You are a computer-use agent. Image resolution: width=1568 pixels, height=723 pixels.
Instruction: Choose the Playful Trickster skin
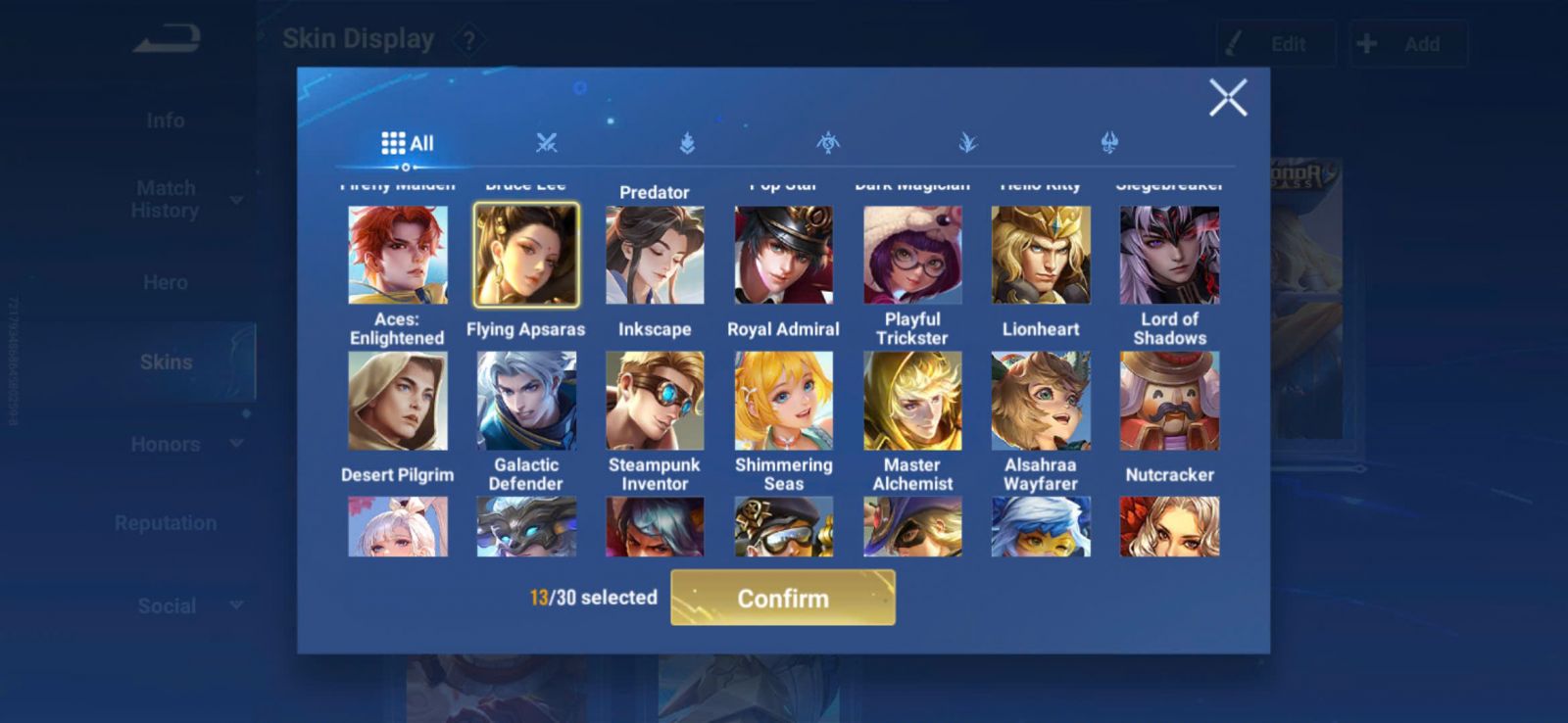912,255
